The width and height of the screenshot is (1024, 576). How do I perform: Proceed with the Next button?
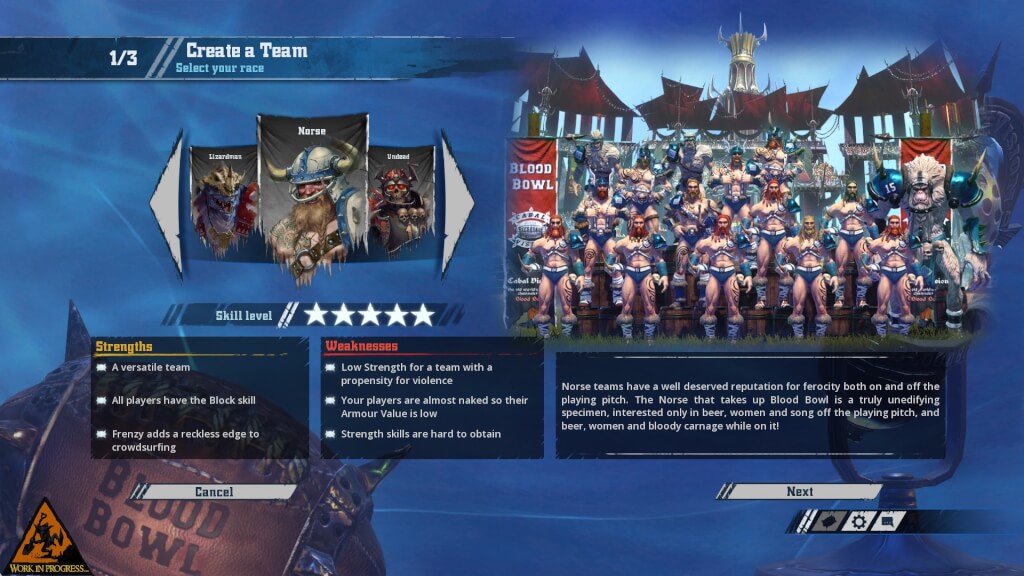coord(799,492)
